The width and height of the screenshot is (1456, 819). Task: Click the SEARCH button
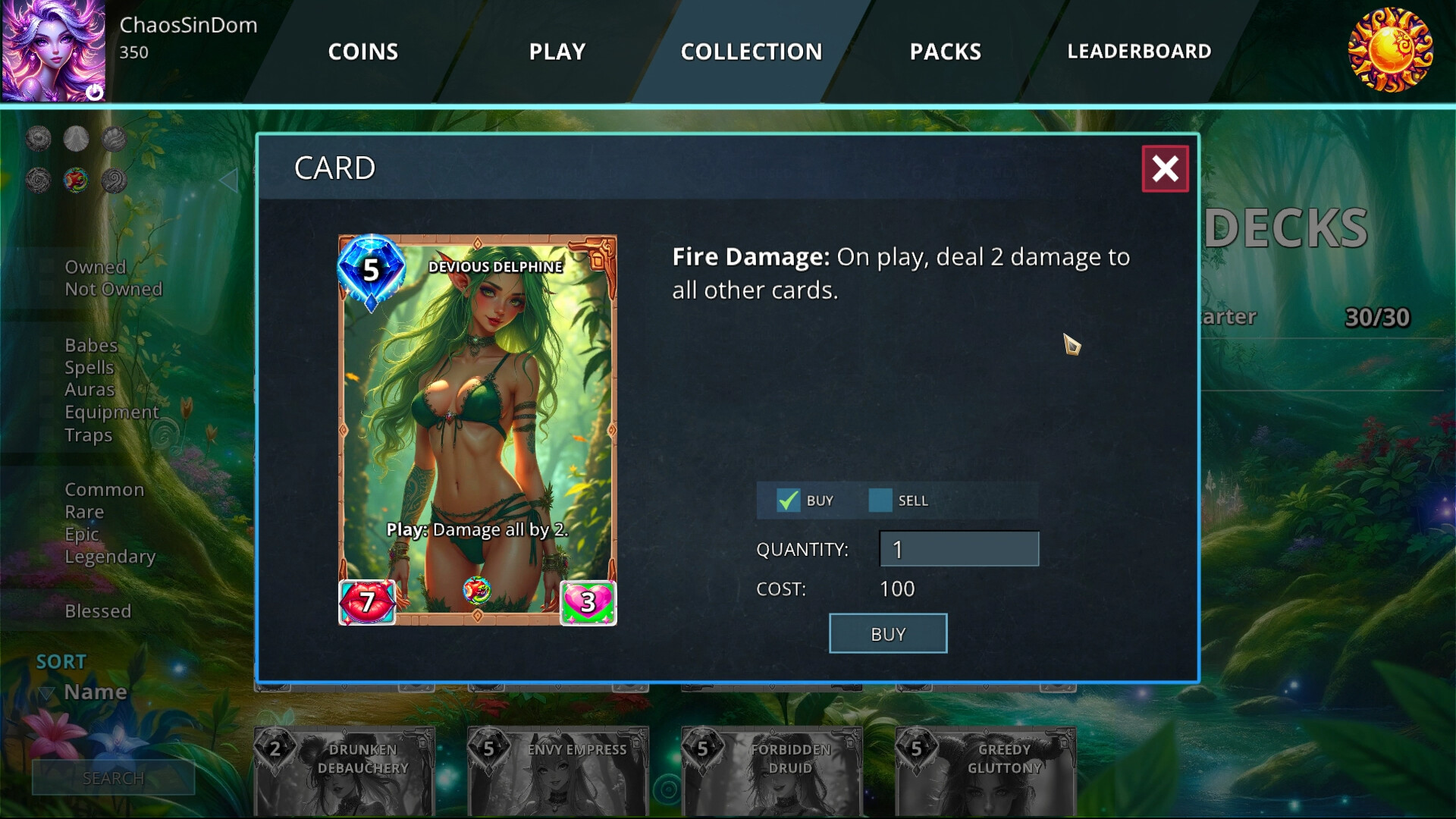click(114, 777)
